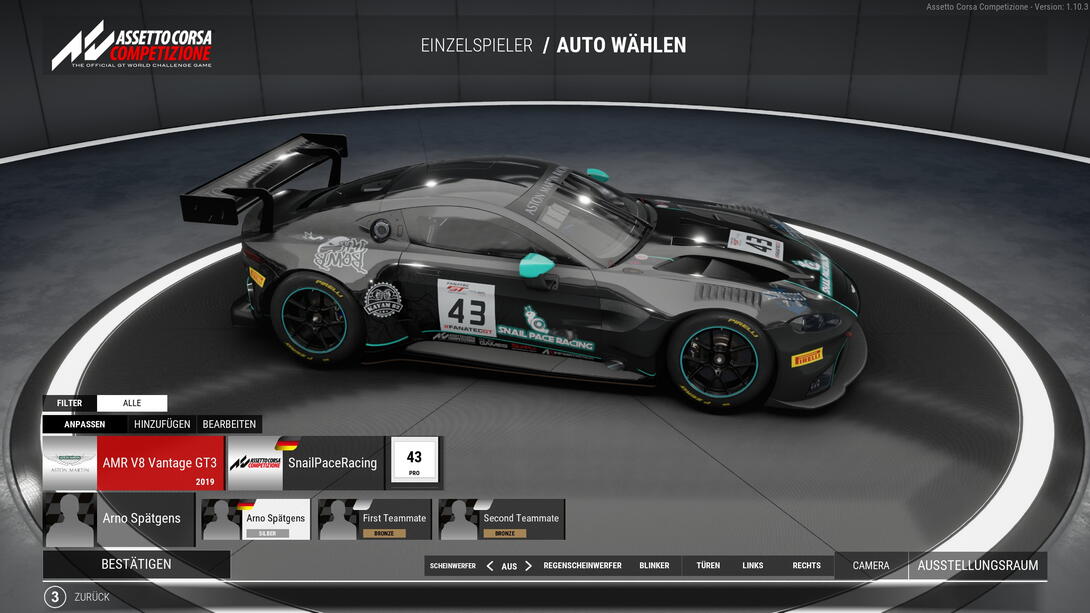This screenshot has height=613, width=1090.
Task: Open the Hinzufügen tab
Action: [x=162, y=424]
